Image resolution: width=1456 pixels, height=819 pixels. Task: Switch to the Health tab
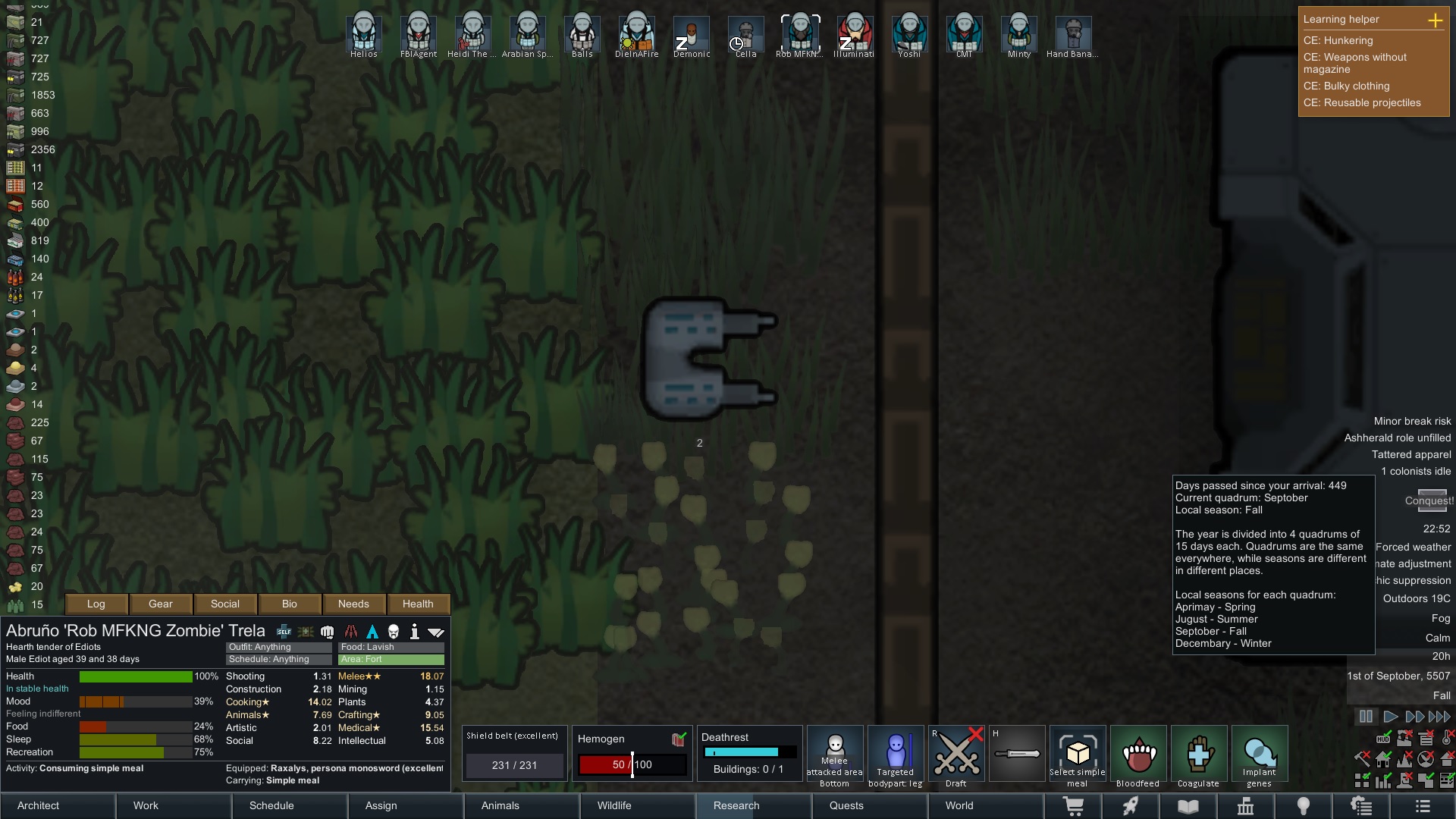418,604
